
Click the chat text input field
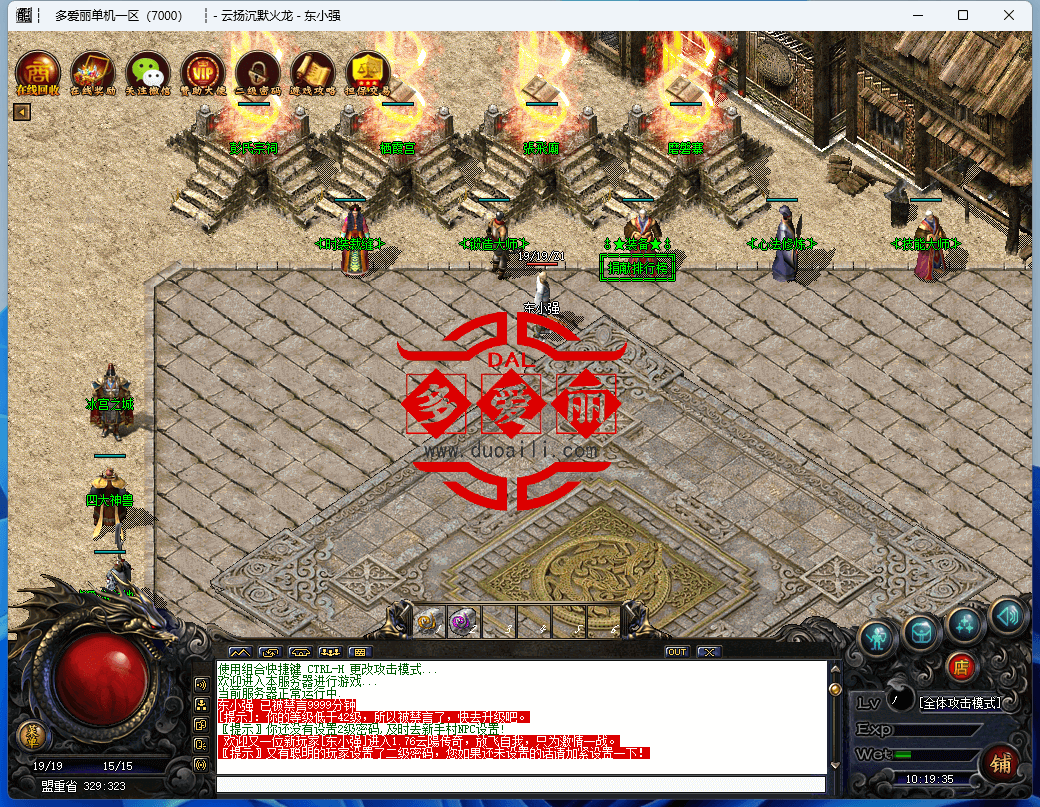(521, 784)
